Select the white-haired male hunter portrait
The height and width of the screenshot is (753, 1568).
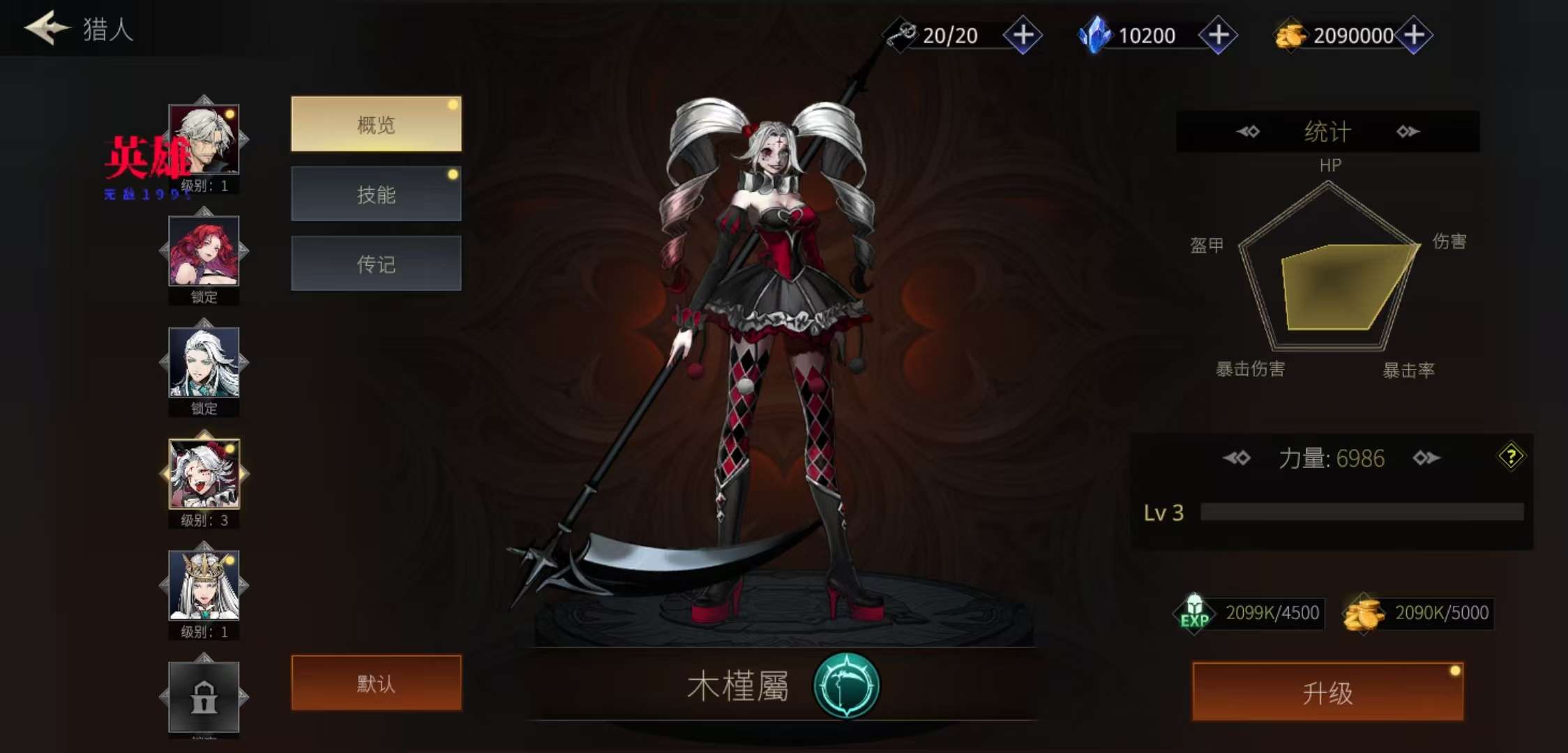[204, 139]
